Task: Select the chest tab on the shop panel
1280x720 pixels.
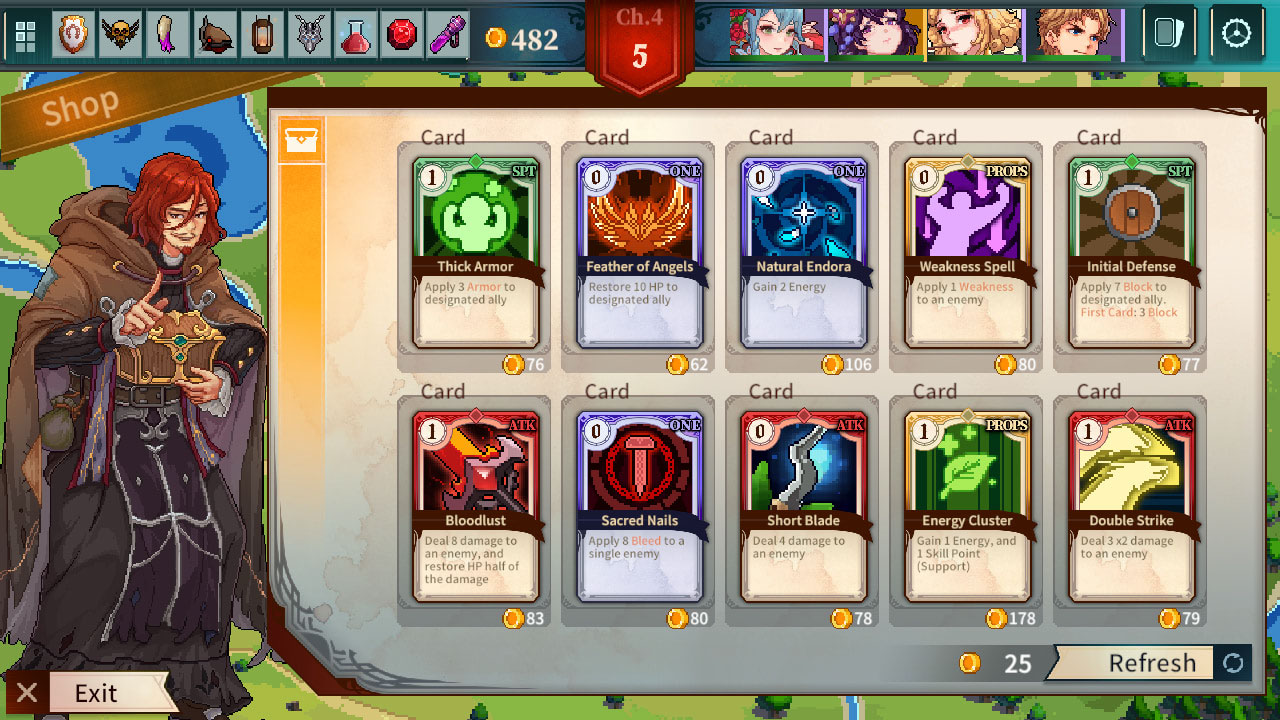Action: [x=299, y=139]
